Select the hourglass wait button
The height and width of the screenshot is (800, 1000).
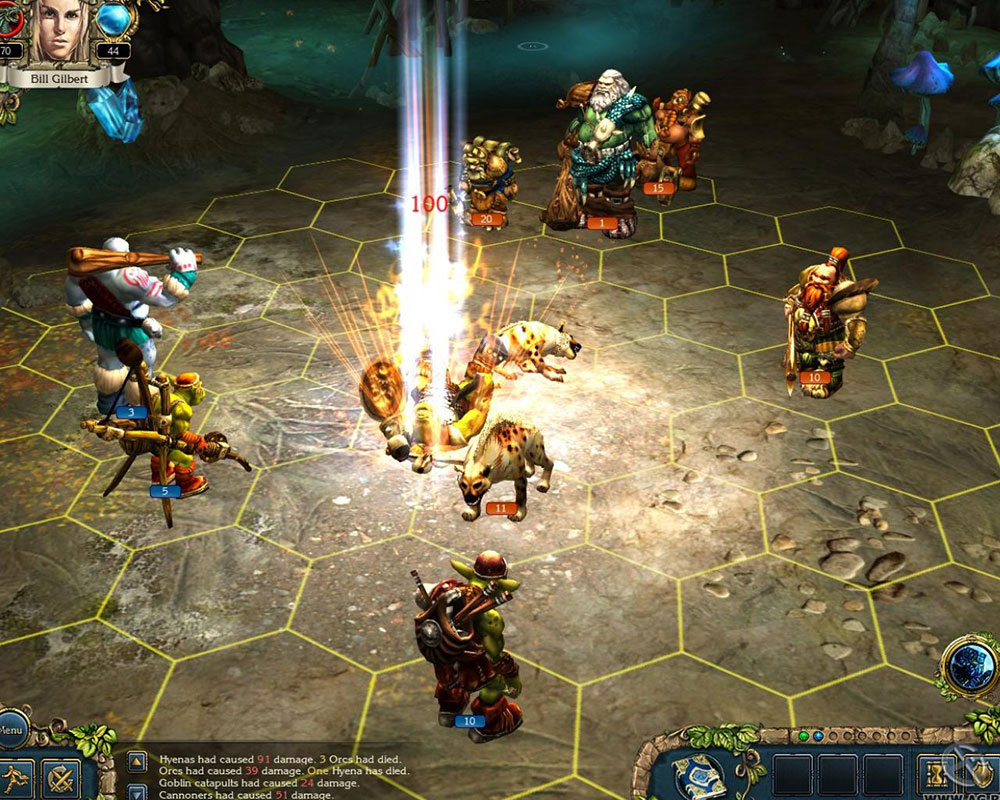936,775
